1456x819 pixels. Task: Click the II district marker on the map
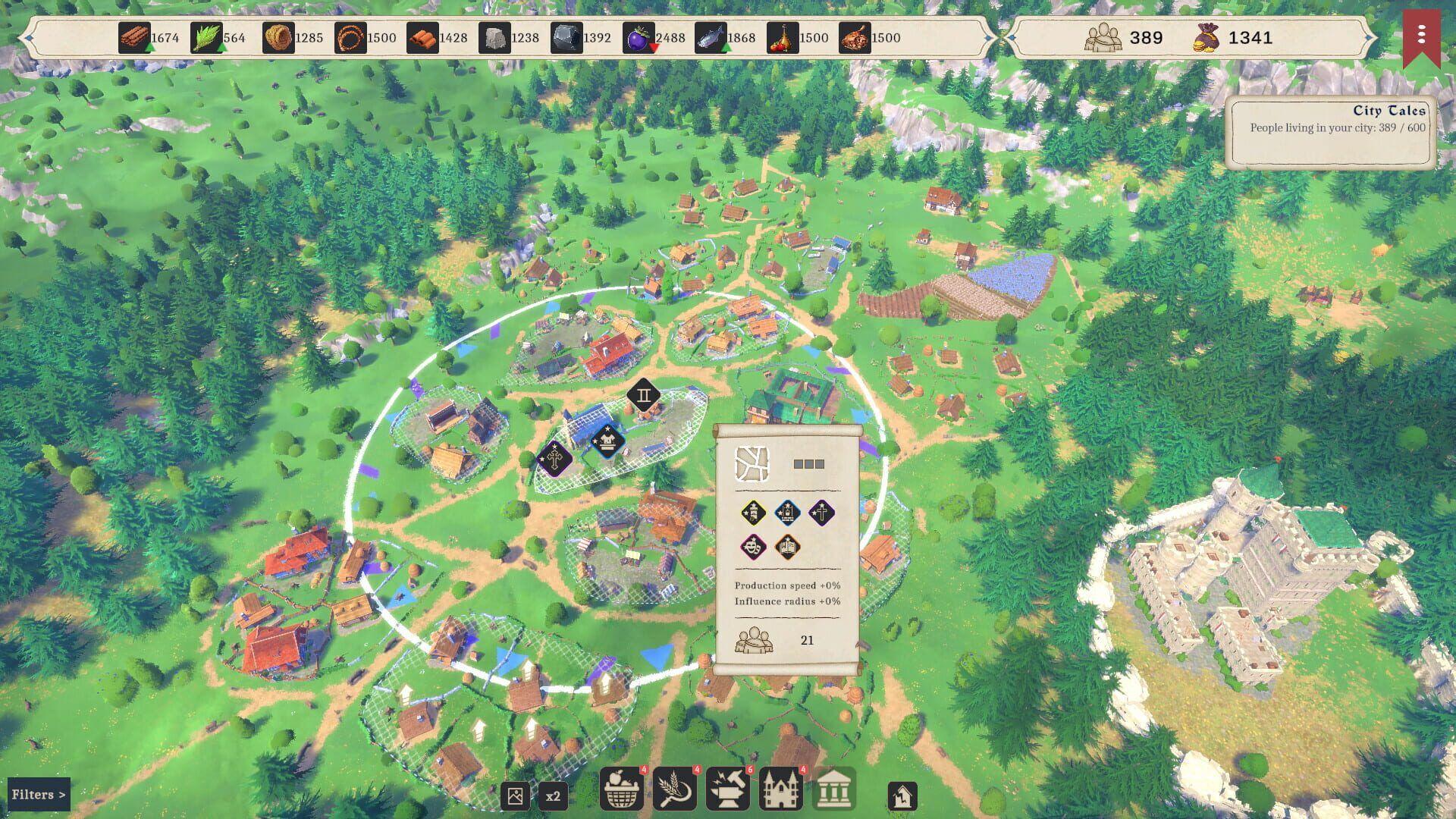(644, 394)
